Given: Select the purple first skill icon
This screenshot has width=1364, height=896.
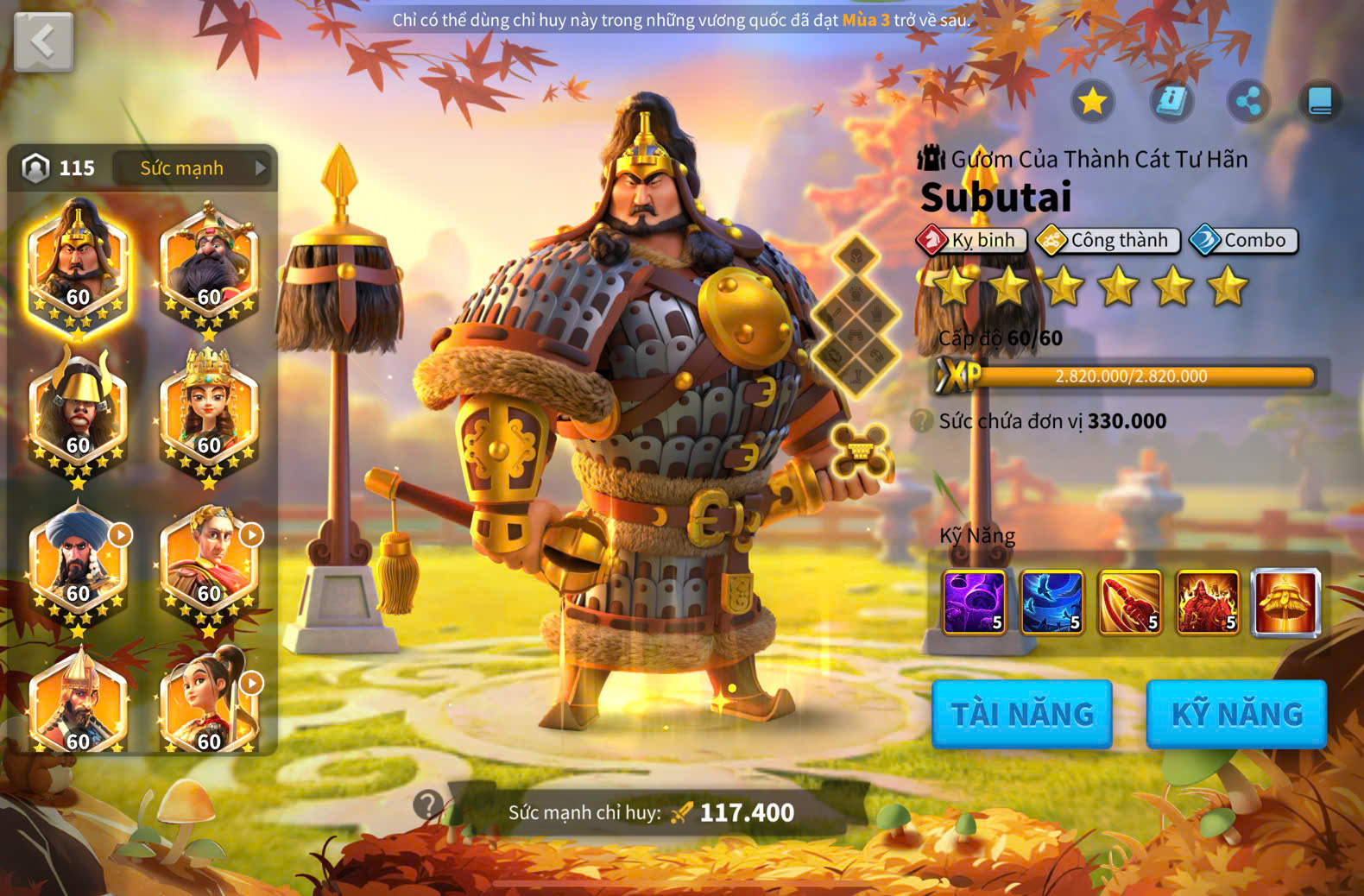Looking at the screenshot, I should click(975, 603).
